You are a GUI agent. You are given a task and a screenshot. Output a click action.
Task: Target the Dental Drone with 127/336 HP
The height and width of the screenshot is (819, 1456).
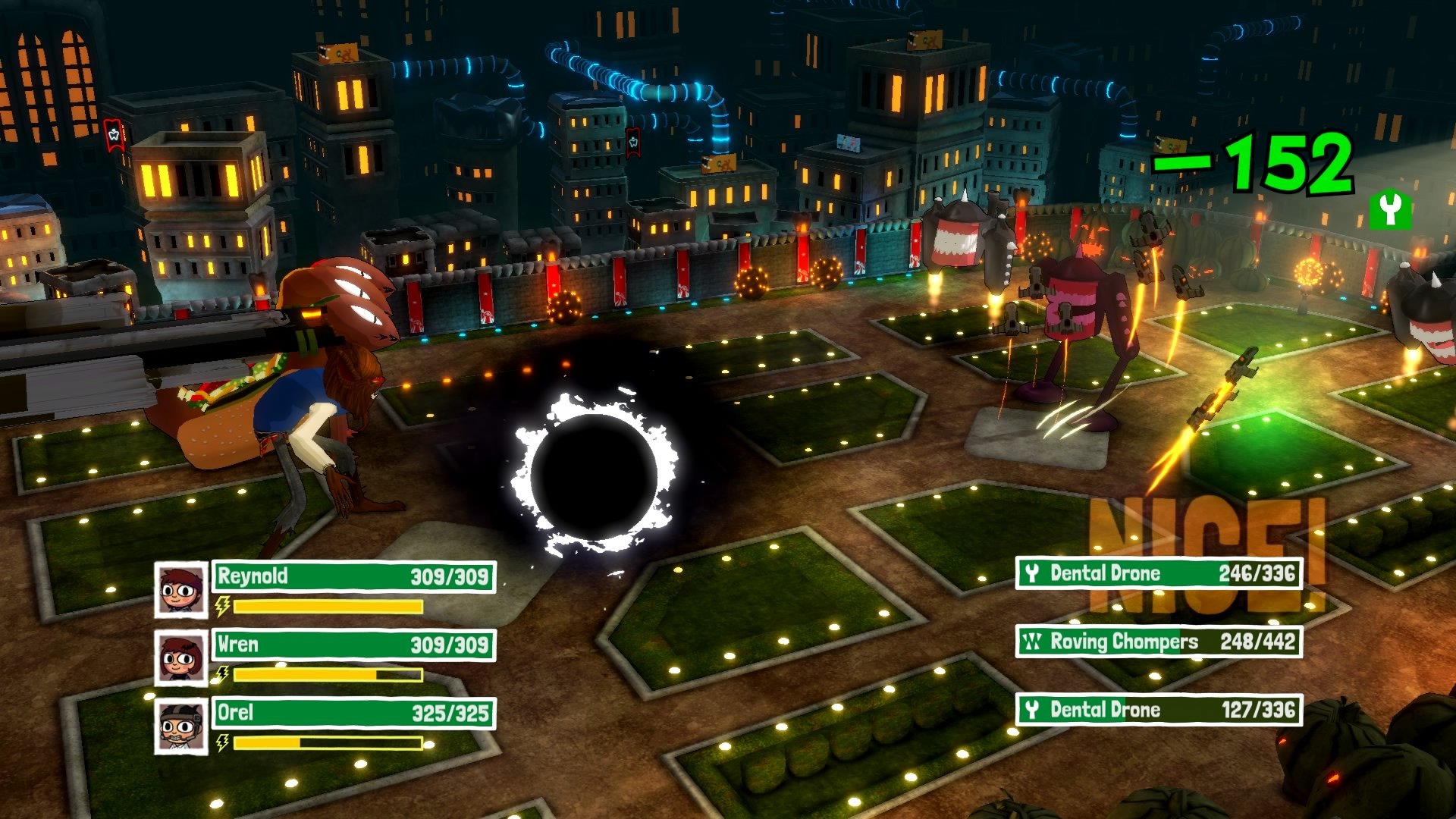pos(1159,710)
